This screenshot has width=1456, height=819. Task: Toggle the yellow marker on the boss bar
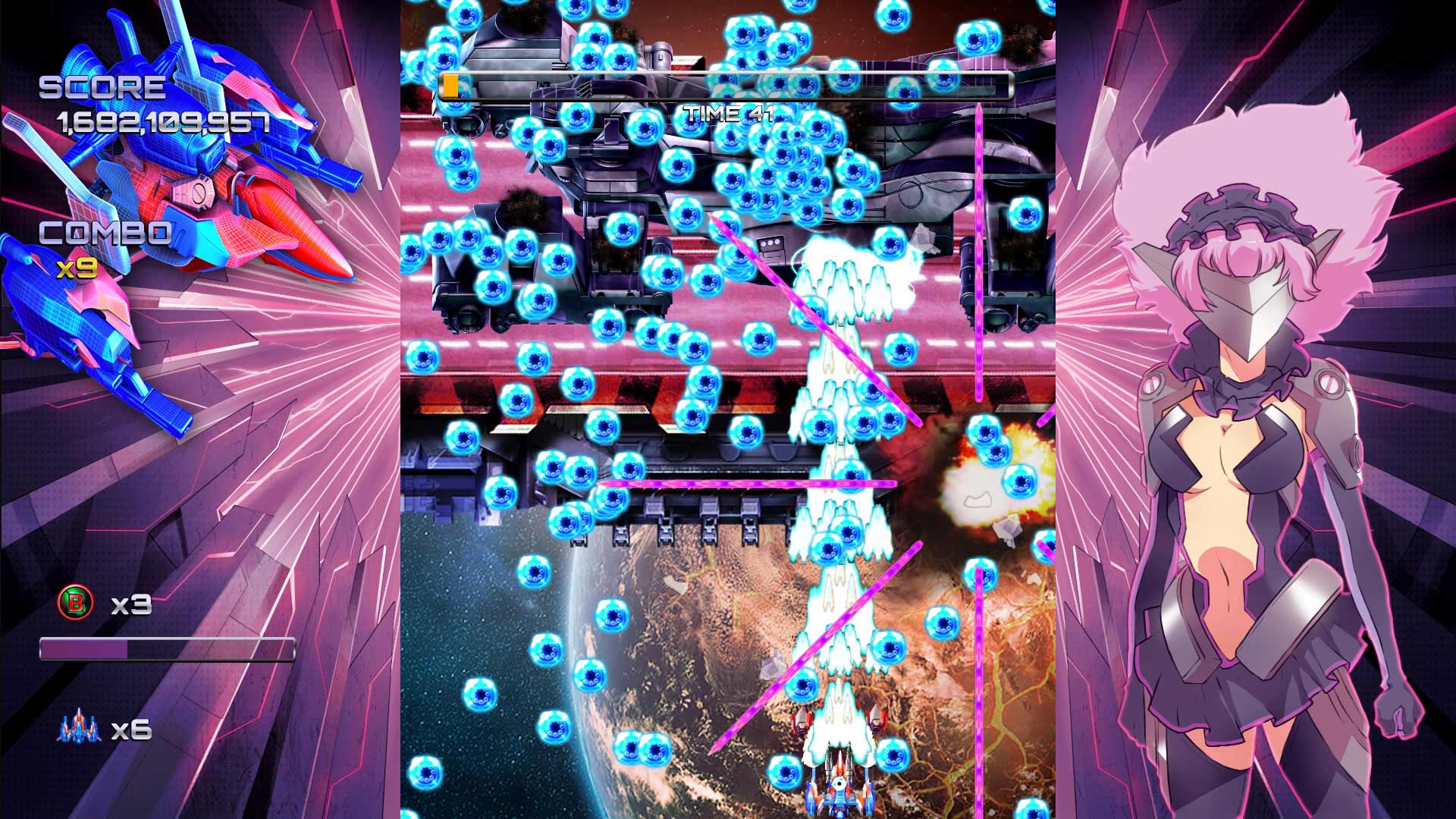point(450,86)
